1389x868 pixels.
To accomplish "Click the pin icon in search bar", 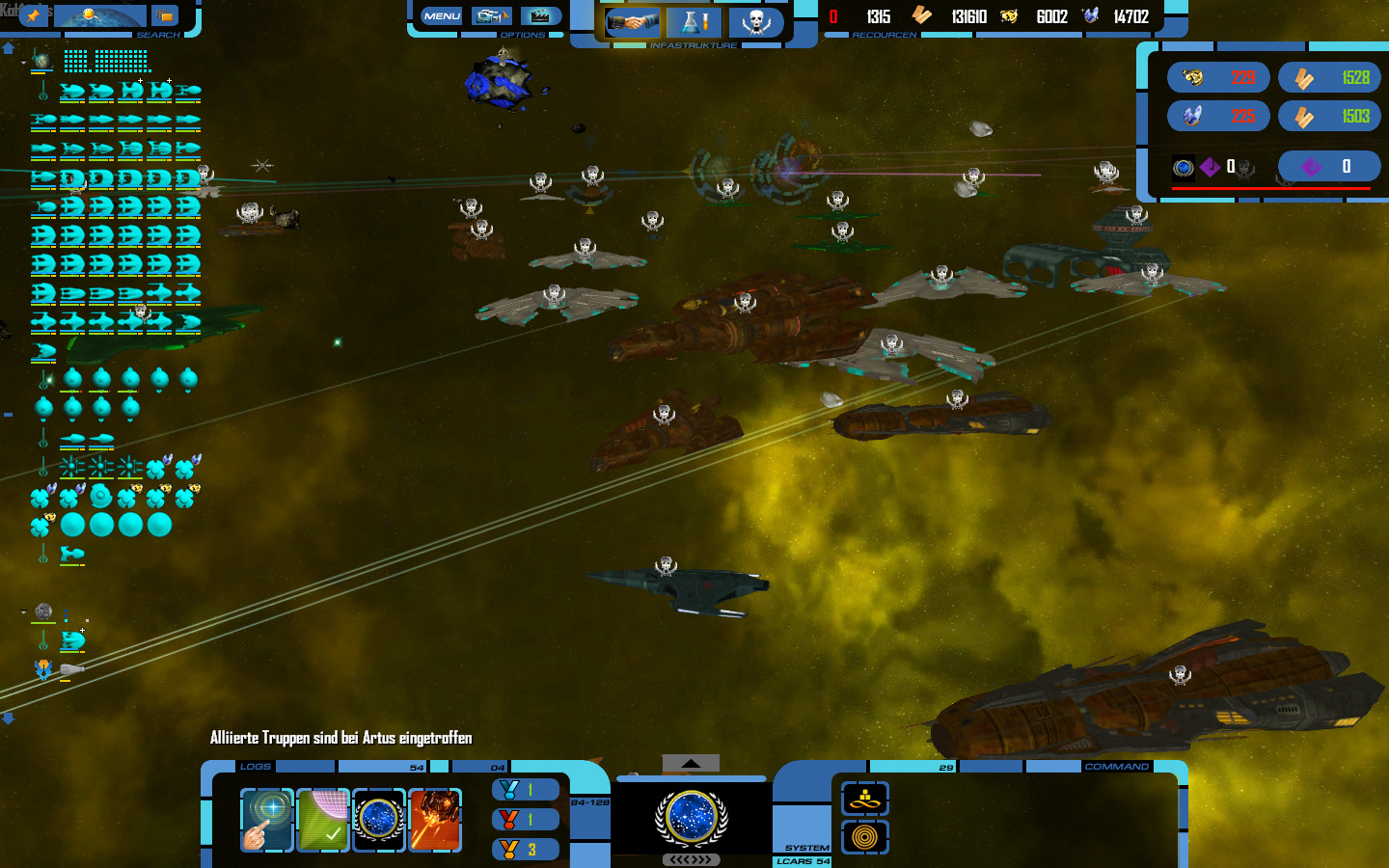I will pyautogui.click(x=35, y=15).
